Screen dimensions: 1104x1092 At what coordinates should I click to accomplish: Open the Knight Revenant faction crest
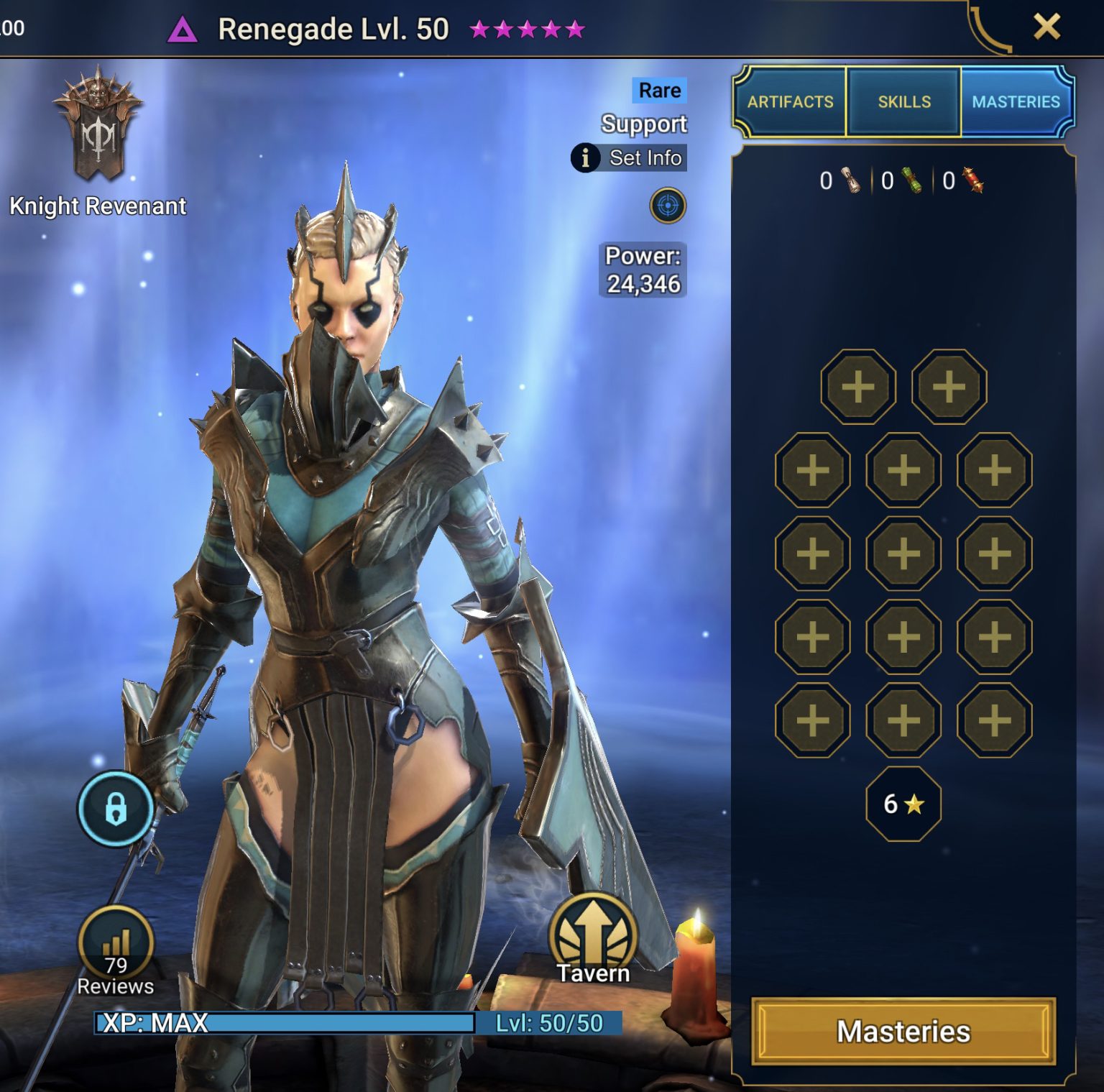(x=99, y=129)
